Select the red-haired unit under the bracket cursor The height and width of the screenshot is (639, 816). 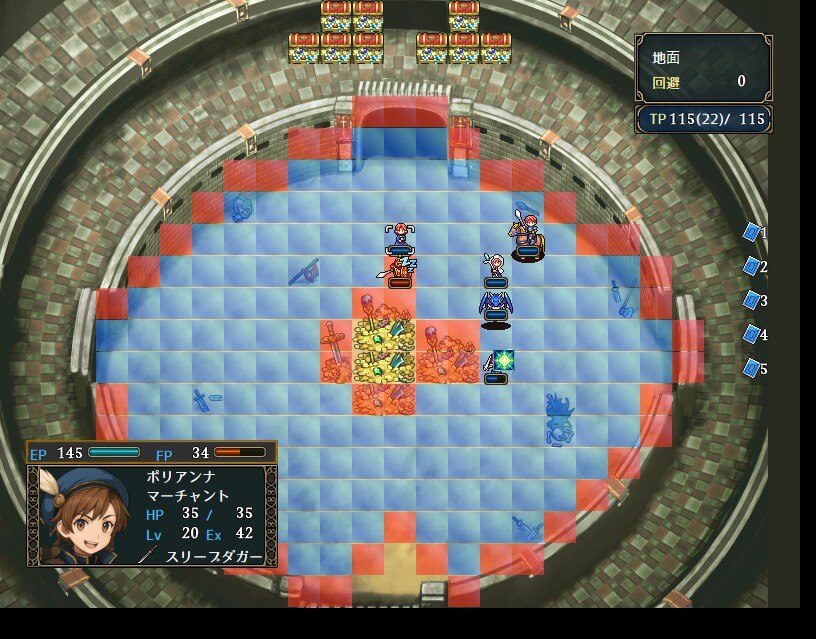[400, 237]
